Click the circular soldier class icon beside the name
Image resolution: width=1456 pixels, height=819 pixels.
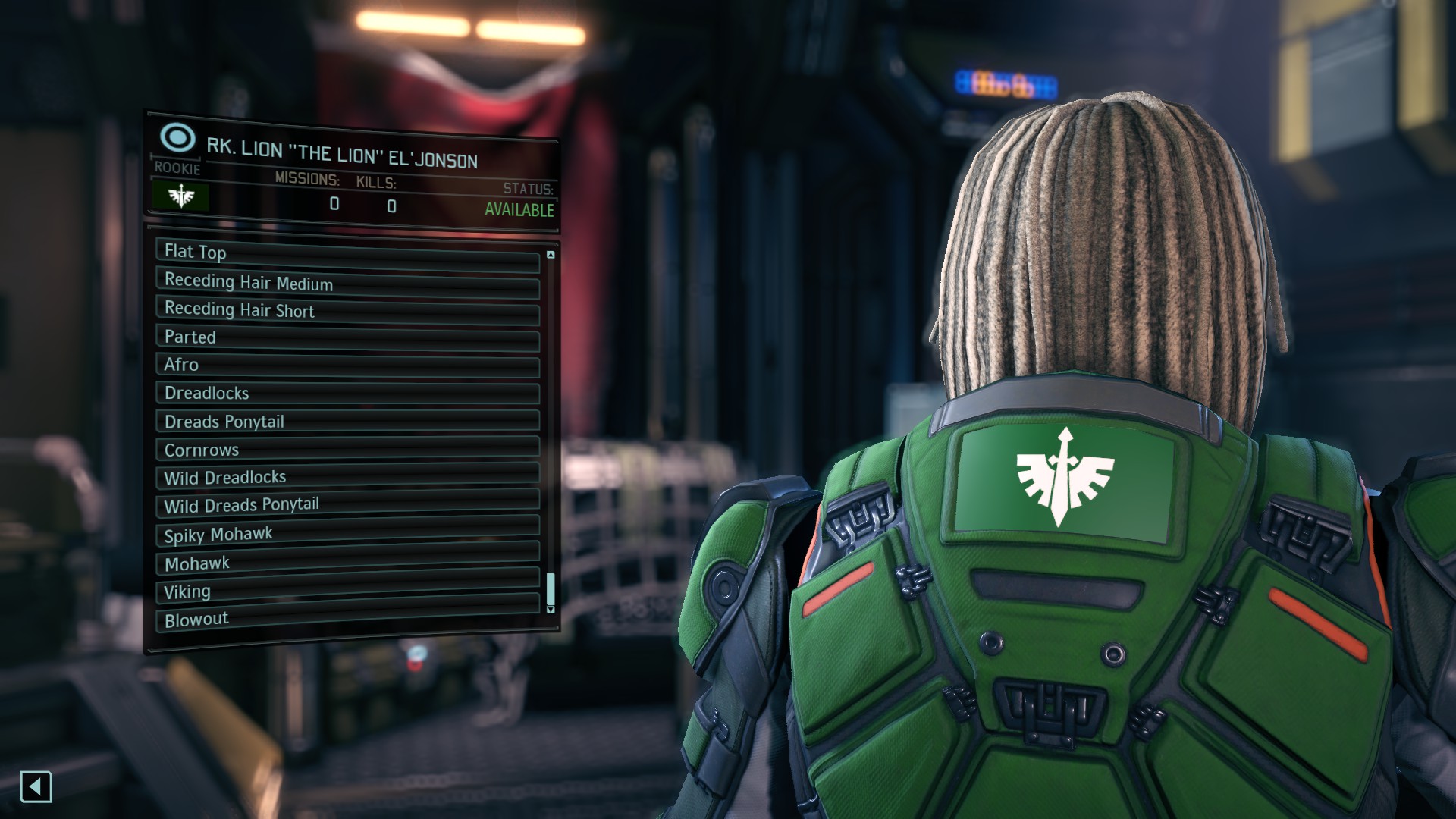click(x=177, y=137)
